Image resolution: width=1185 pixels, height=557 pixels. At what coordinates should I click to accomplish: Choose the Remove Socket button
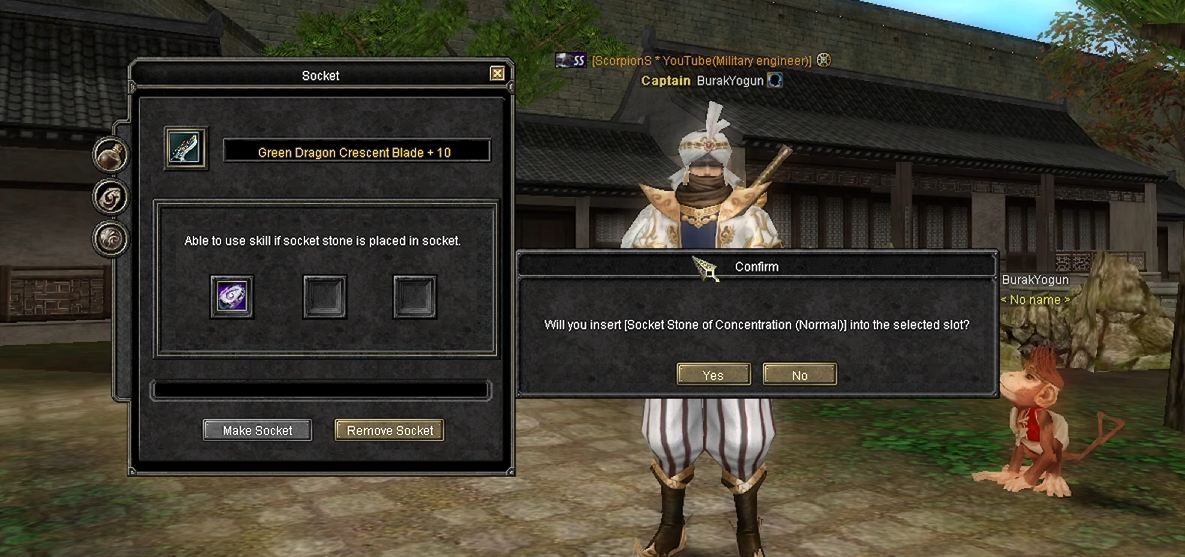pos(389,430)
